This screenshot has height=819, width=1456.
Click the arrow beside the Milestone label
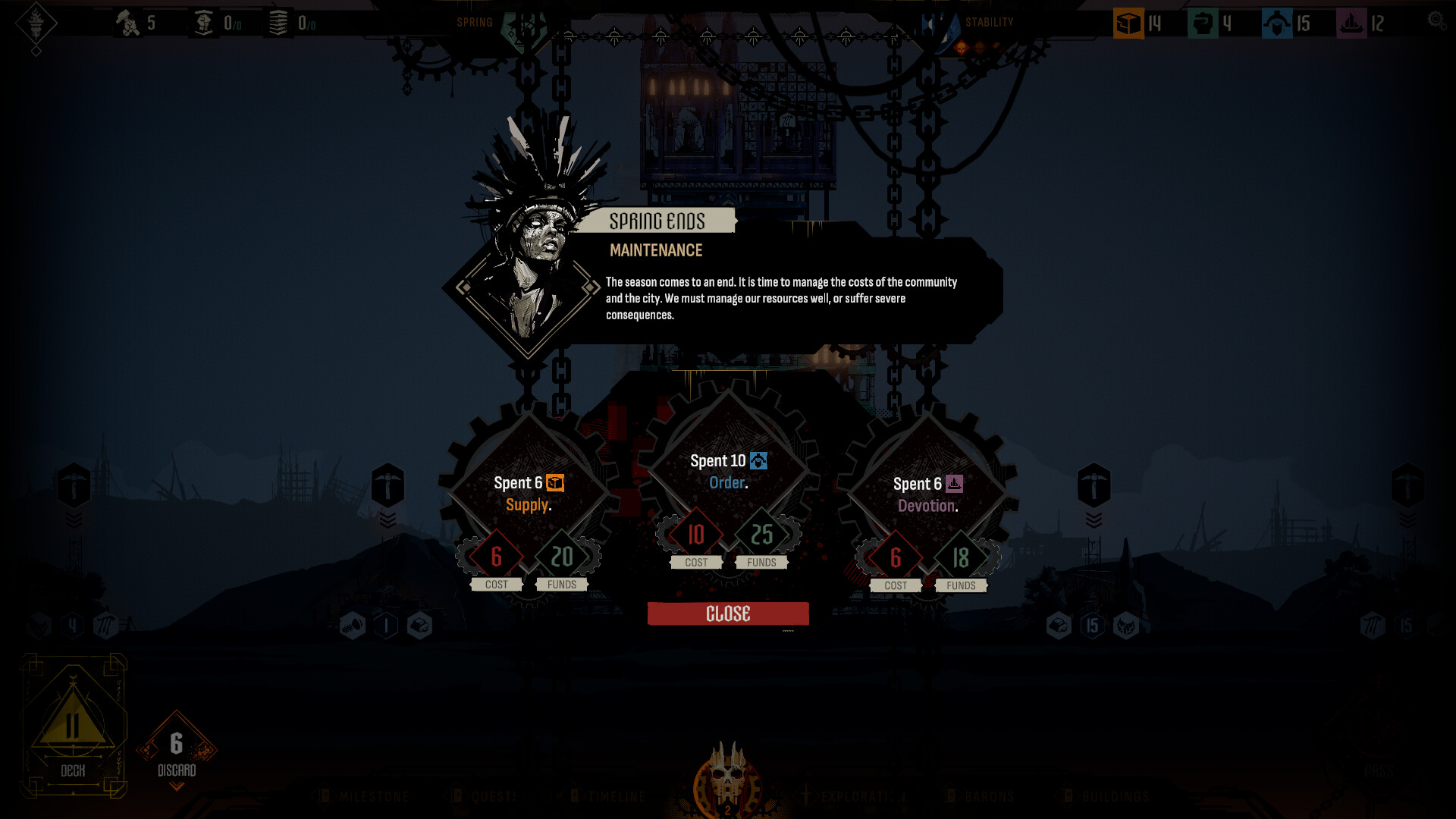[x=326, y=797]
